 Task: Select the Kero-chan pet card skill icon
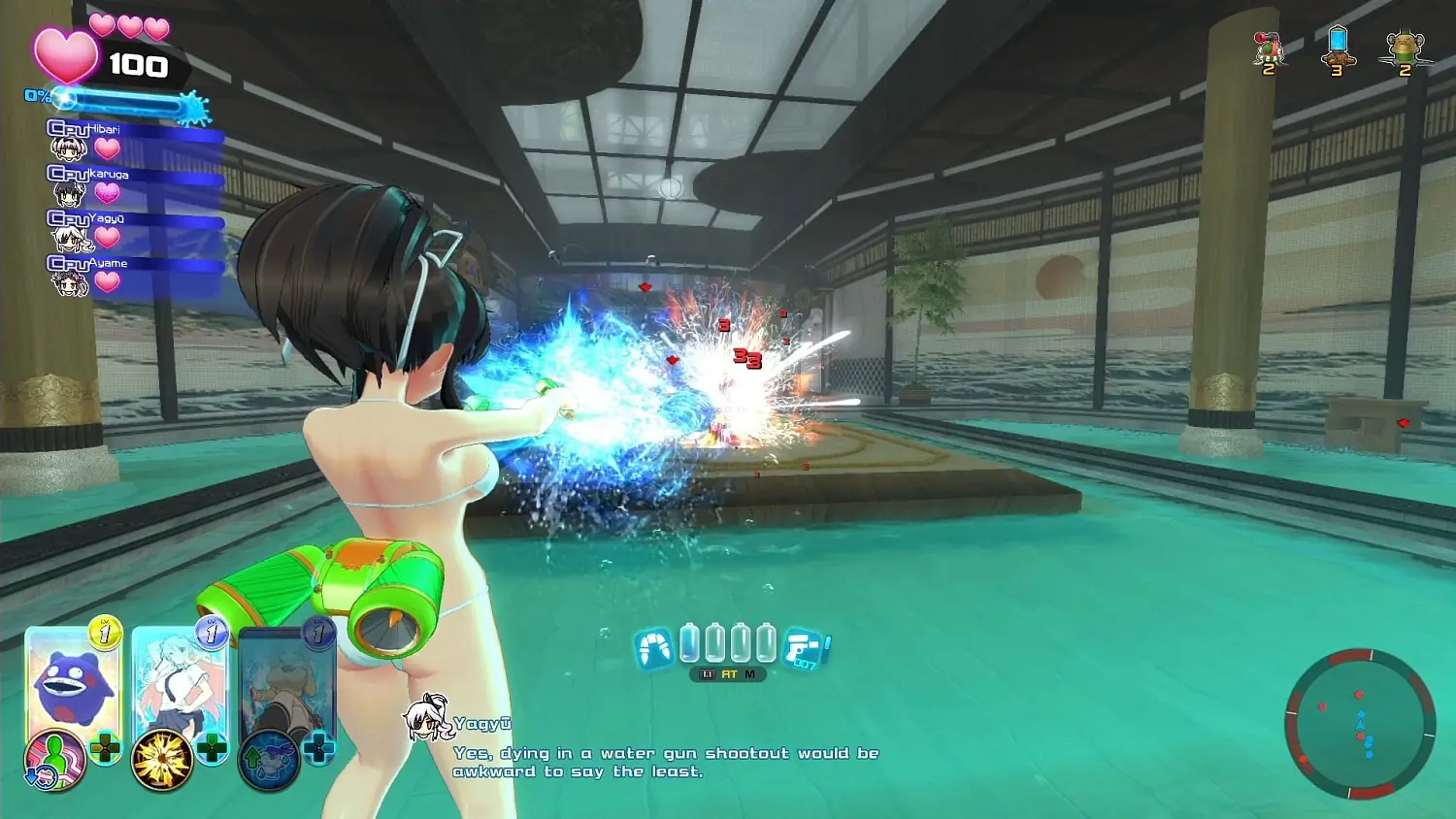55,758
